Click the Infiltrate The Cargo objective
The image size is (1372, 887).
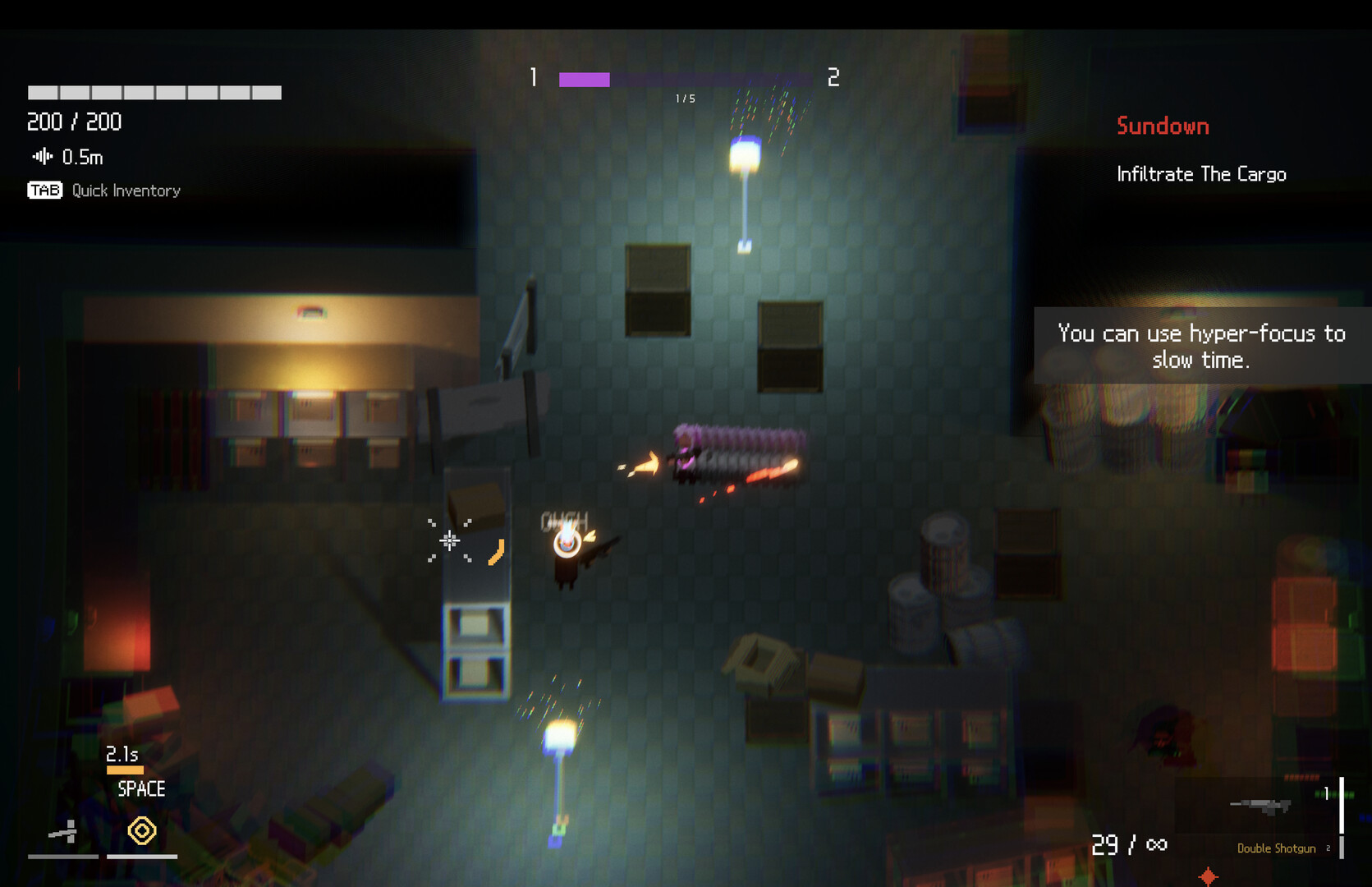1202,174
